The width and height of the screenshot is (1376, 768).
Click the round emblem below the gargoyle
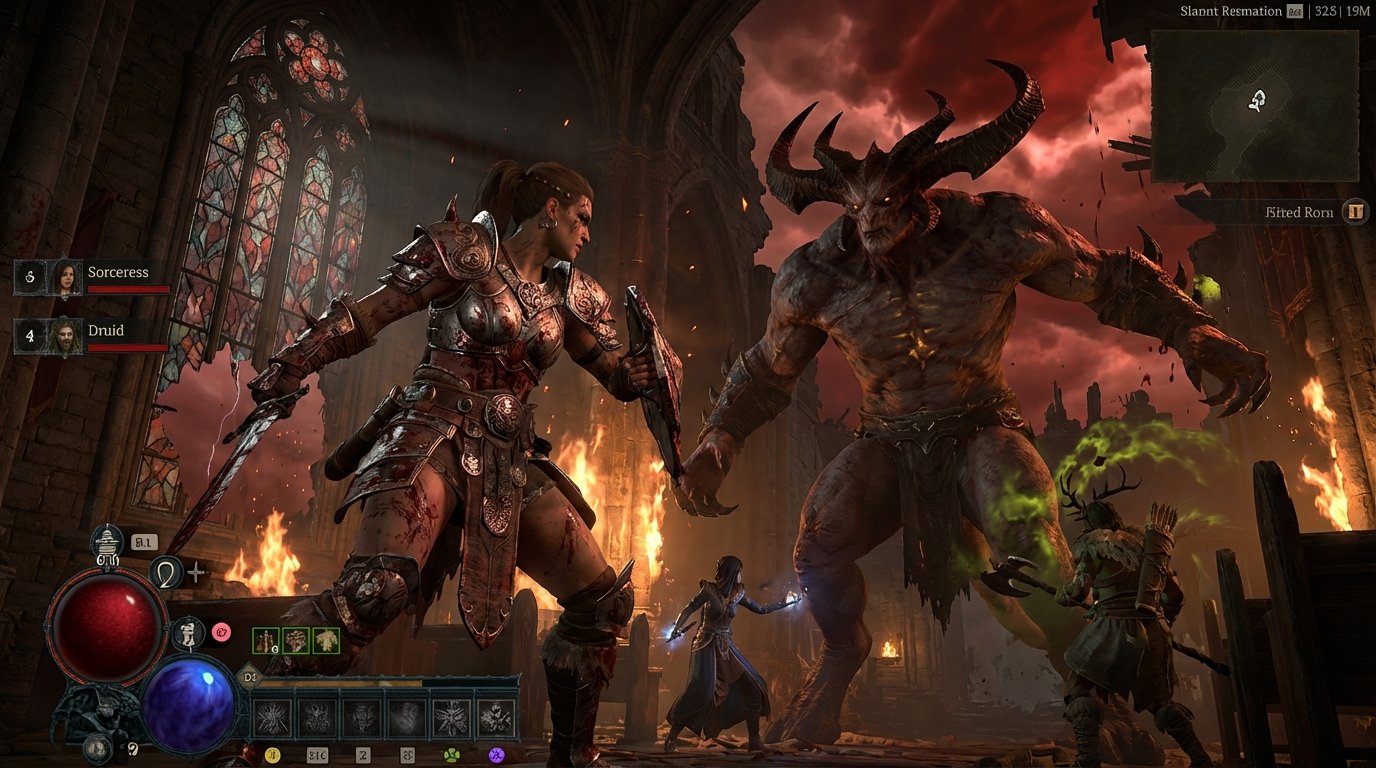98,746
